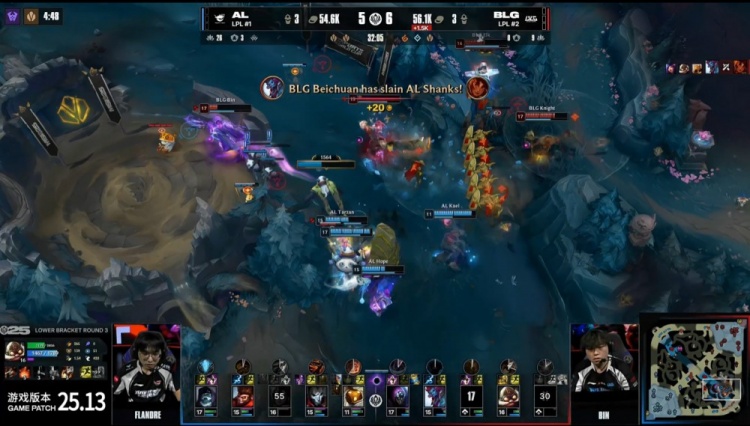Click the minimap
Viewport: 750px width, 426px height.
tap(694, 371)
